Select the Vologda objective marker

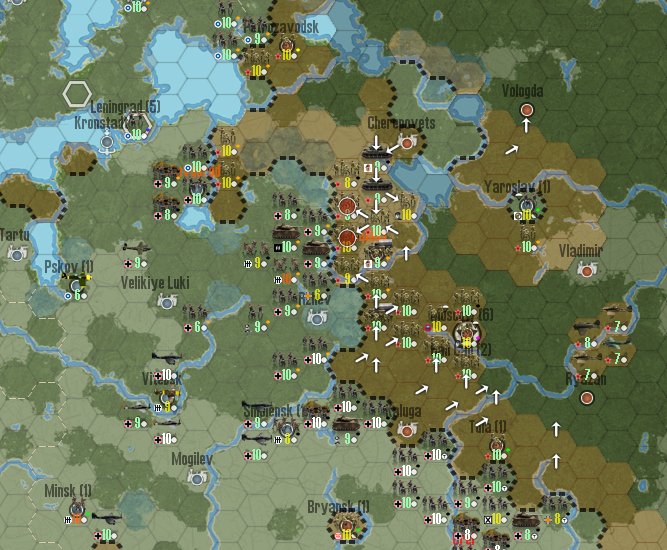(x=526, y=109)
